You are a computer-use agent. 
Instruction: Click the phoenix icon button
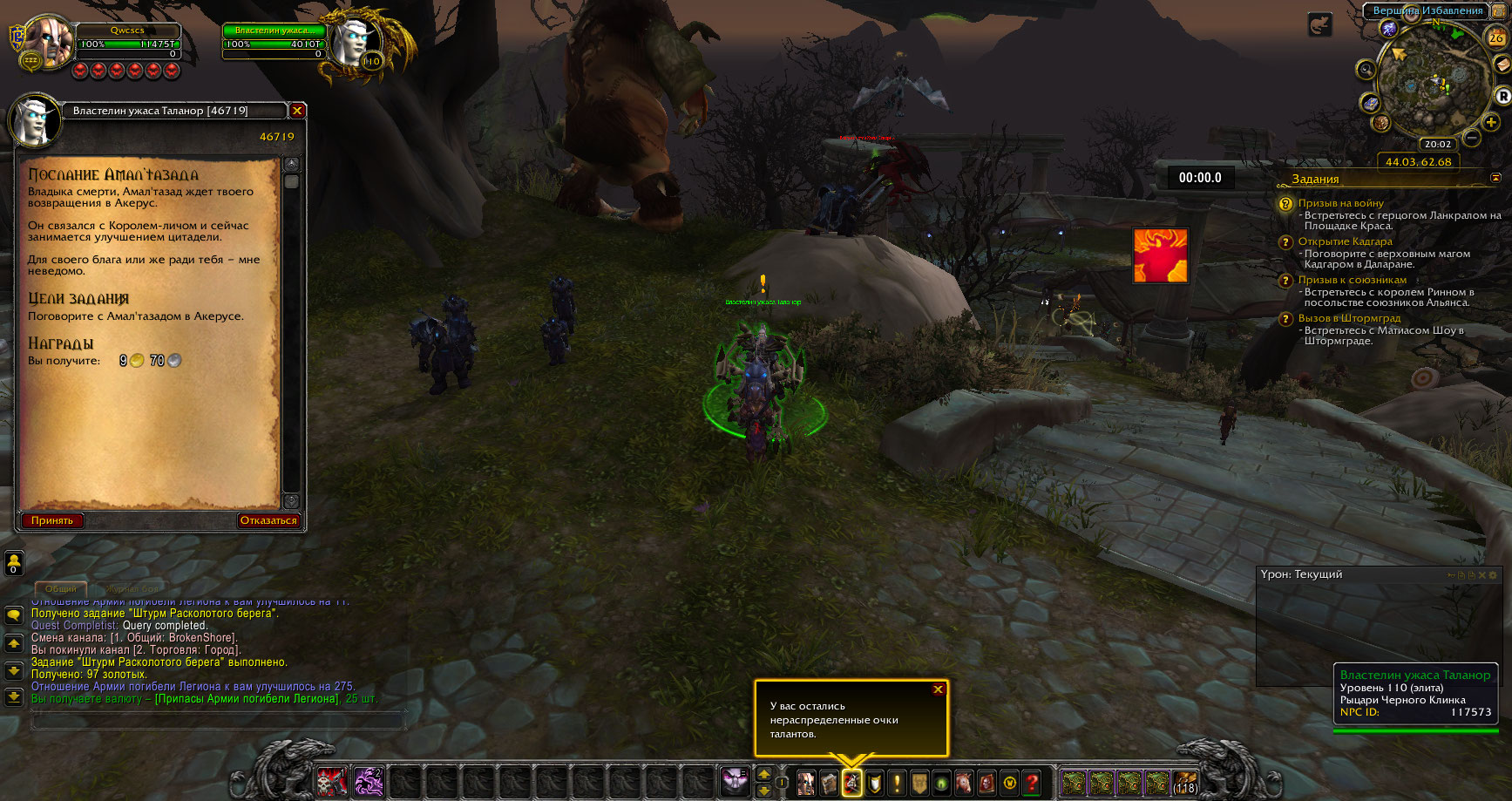point(1160,255)
